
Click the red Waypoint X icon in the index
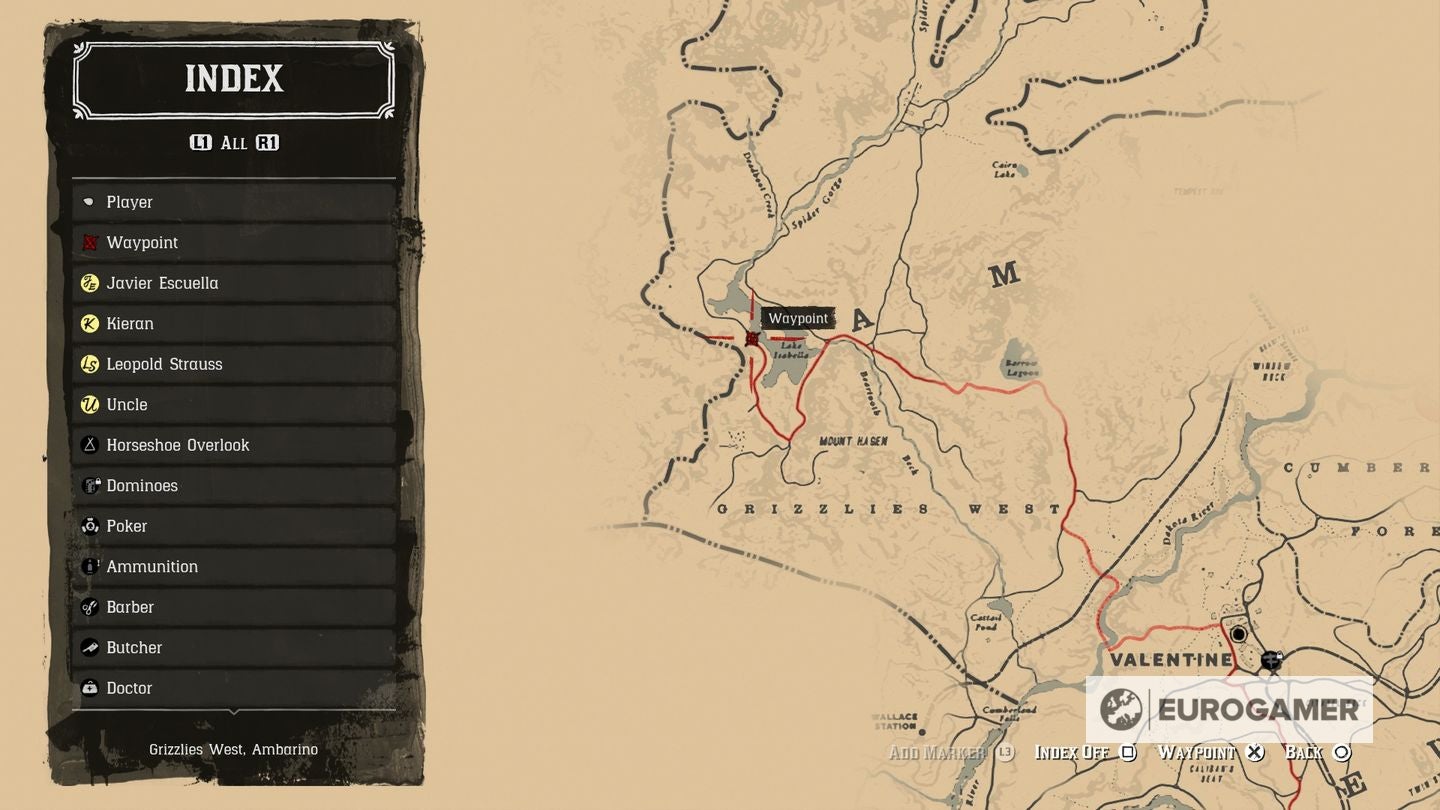click(90, 242)
